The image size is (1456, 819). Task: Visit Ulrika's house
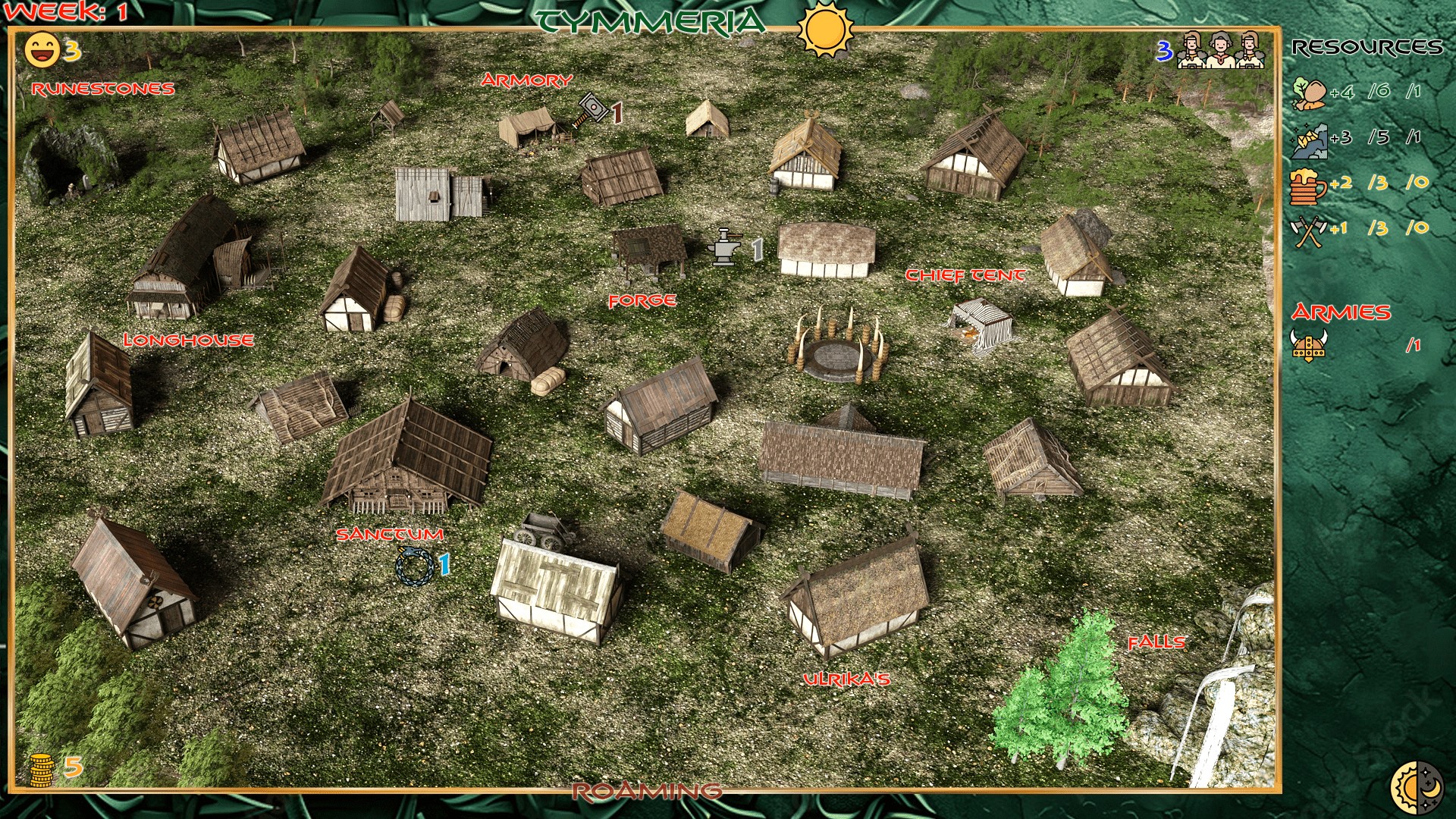pyautogui.click(x=846, y=679)
